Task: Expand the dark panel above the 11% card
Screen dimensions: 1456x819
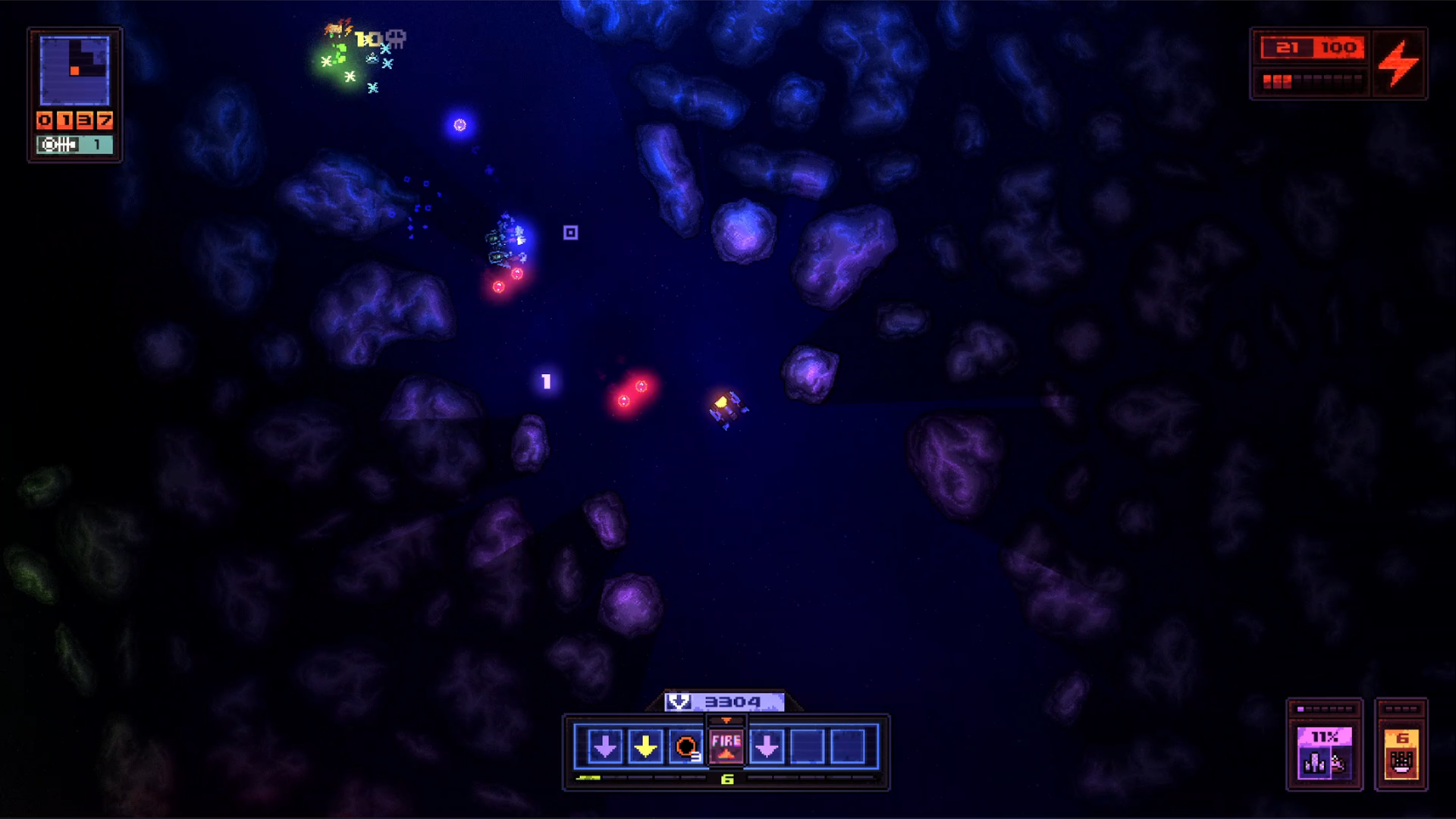Action: tap(1324, 708)
